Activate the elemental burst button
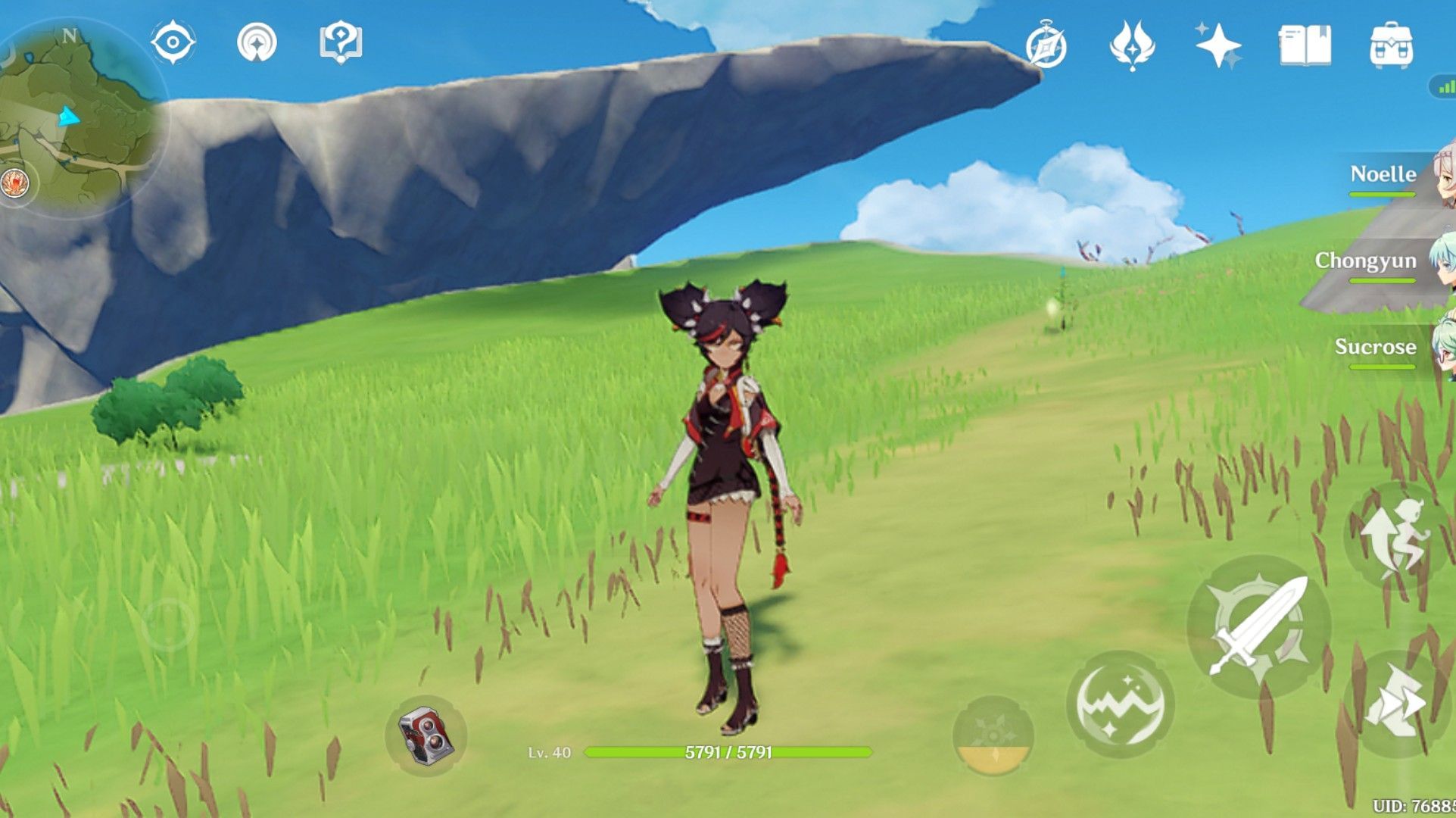 click(x=993, y=735)
